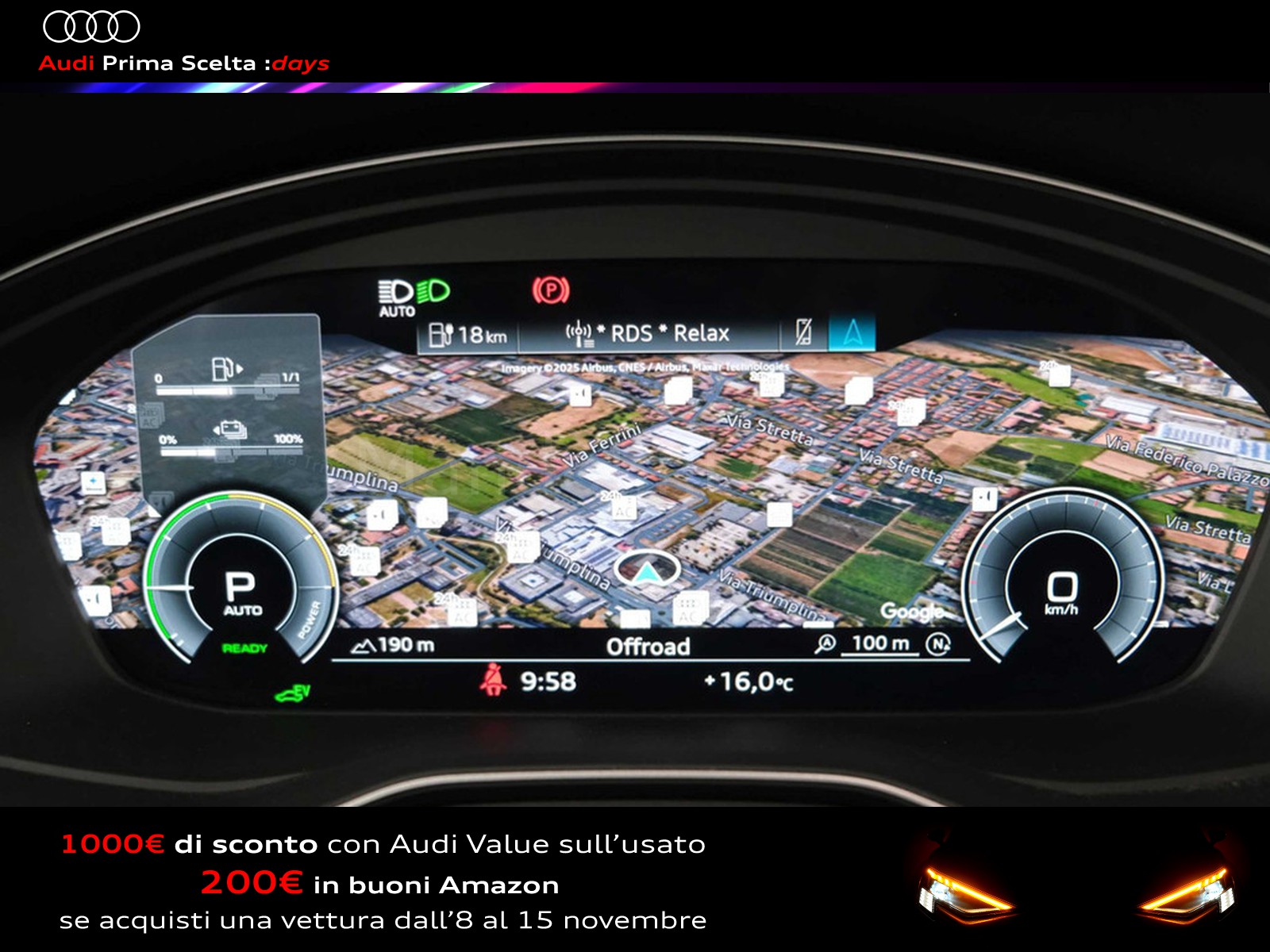Open the RDS Relax radio tab

pyautogui.click(x=648, y=334)
